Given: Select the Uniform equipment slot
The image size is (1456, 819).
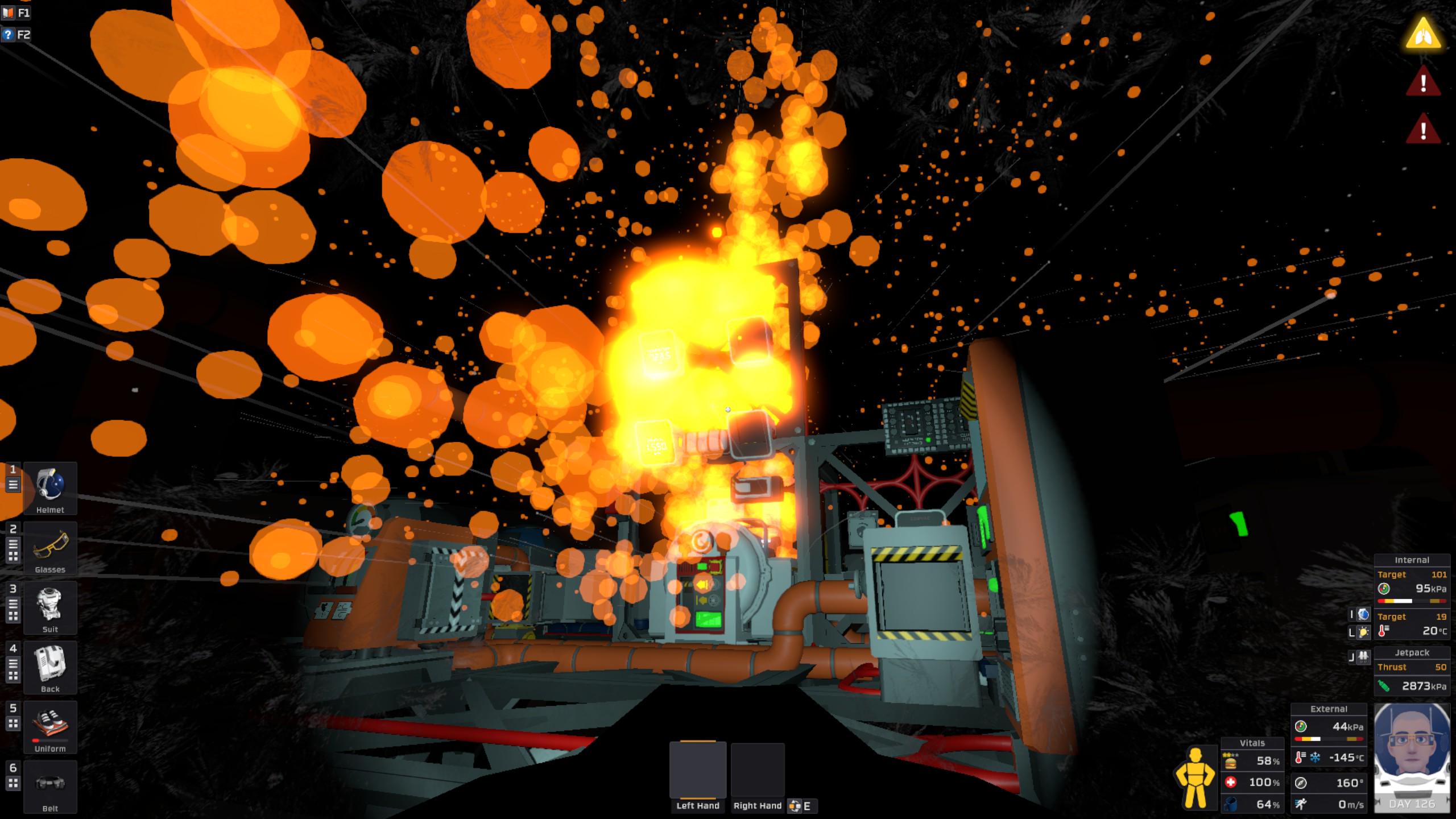Looking at the screenshot, I should (50, 727).
